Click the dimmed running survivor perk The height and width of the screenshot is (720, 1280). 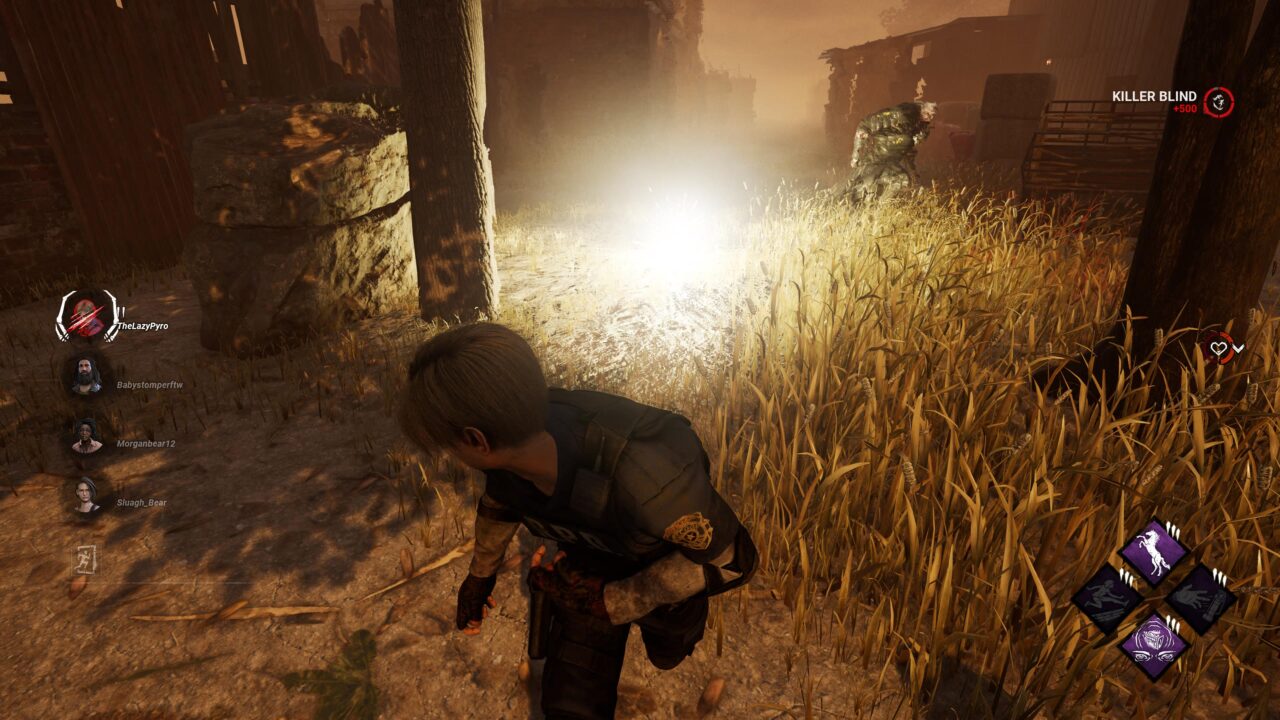point(1108,599)
